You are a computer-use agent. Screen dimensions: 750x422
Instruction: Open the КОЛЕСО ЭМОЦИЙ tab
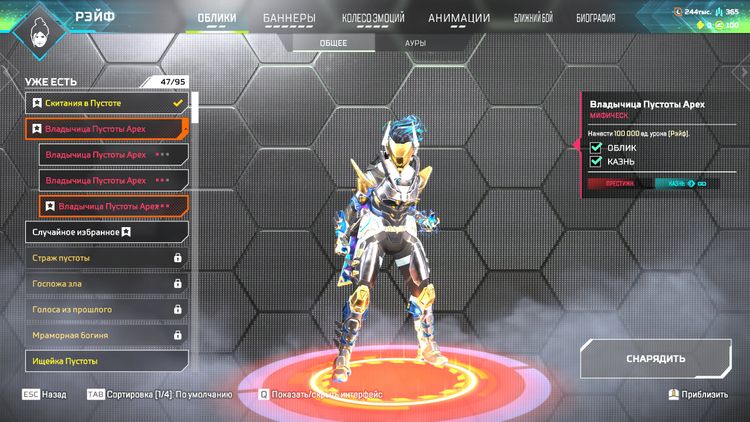tap(371, 18)
